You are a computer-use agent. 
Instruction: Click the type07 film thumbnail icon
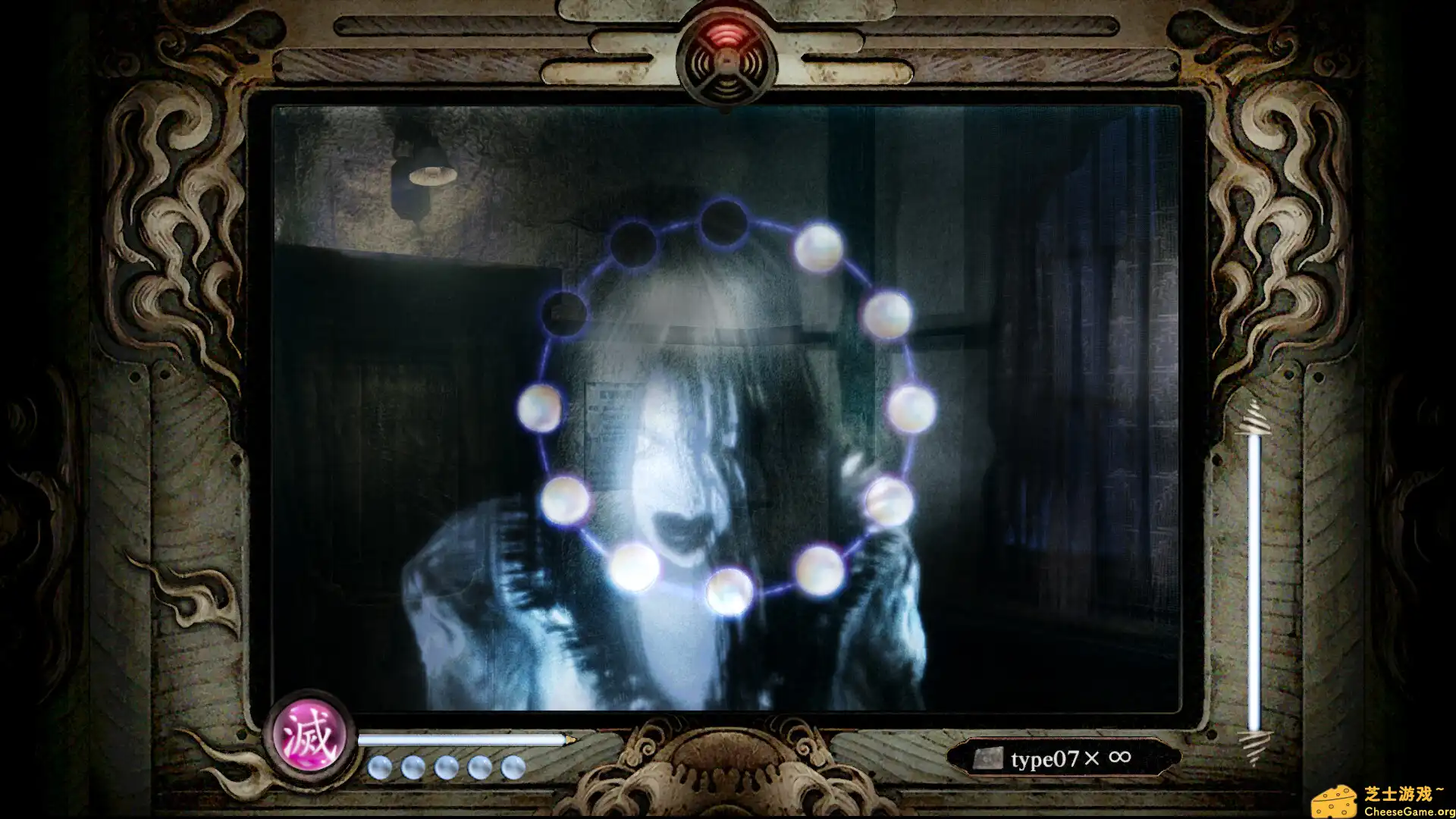coord(988,757)
